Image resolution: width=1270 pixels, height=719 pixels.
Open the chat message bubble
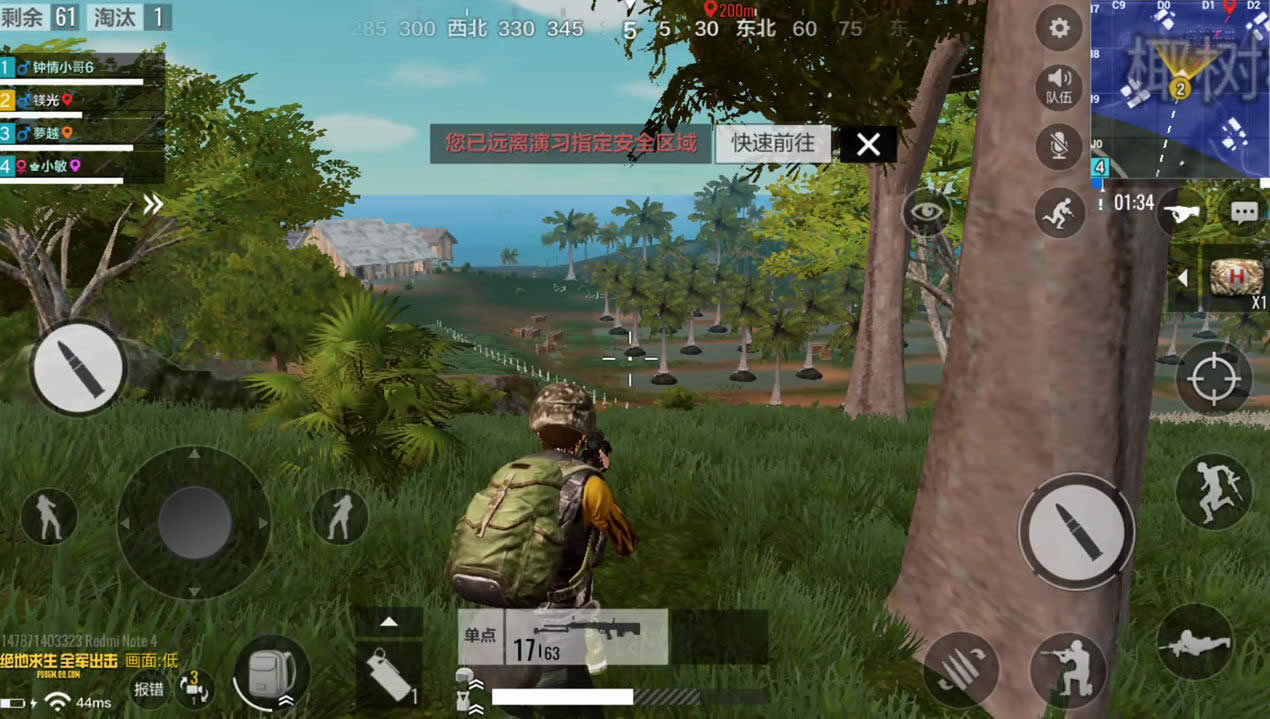click(x=1244, y=212)
